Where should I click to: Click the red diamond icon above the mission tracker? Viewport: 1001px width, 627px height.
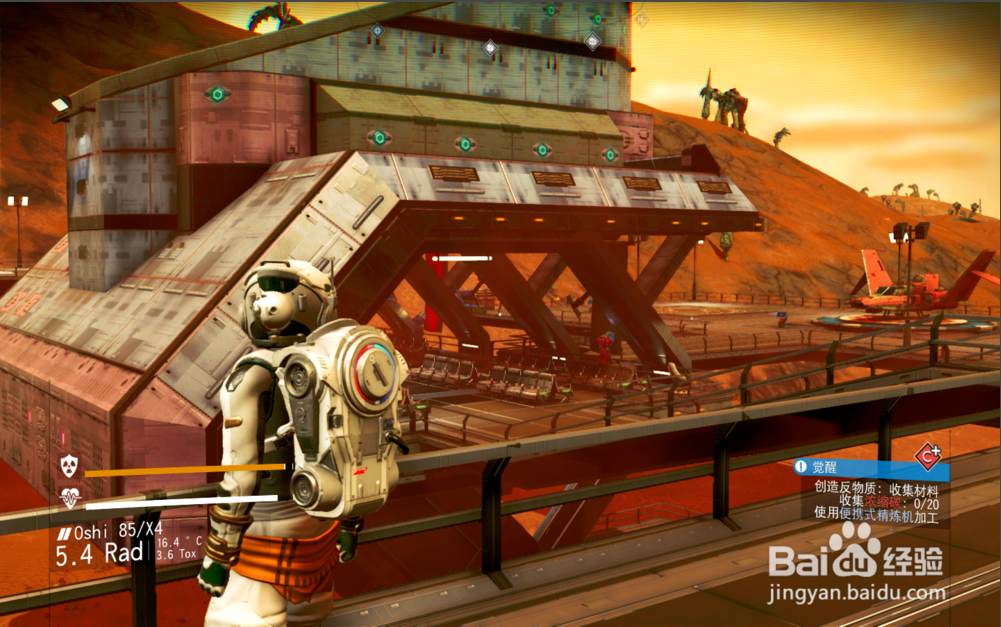click(x=929, y=456)
